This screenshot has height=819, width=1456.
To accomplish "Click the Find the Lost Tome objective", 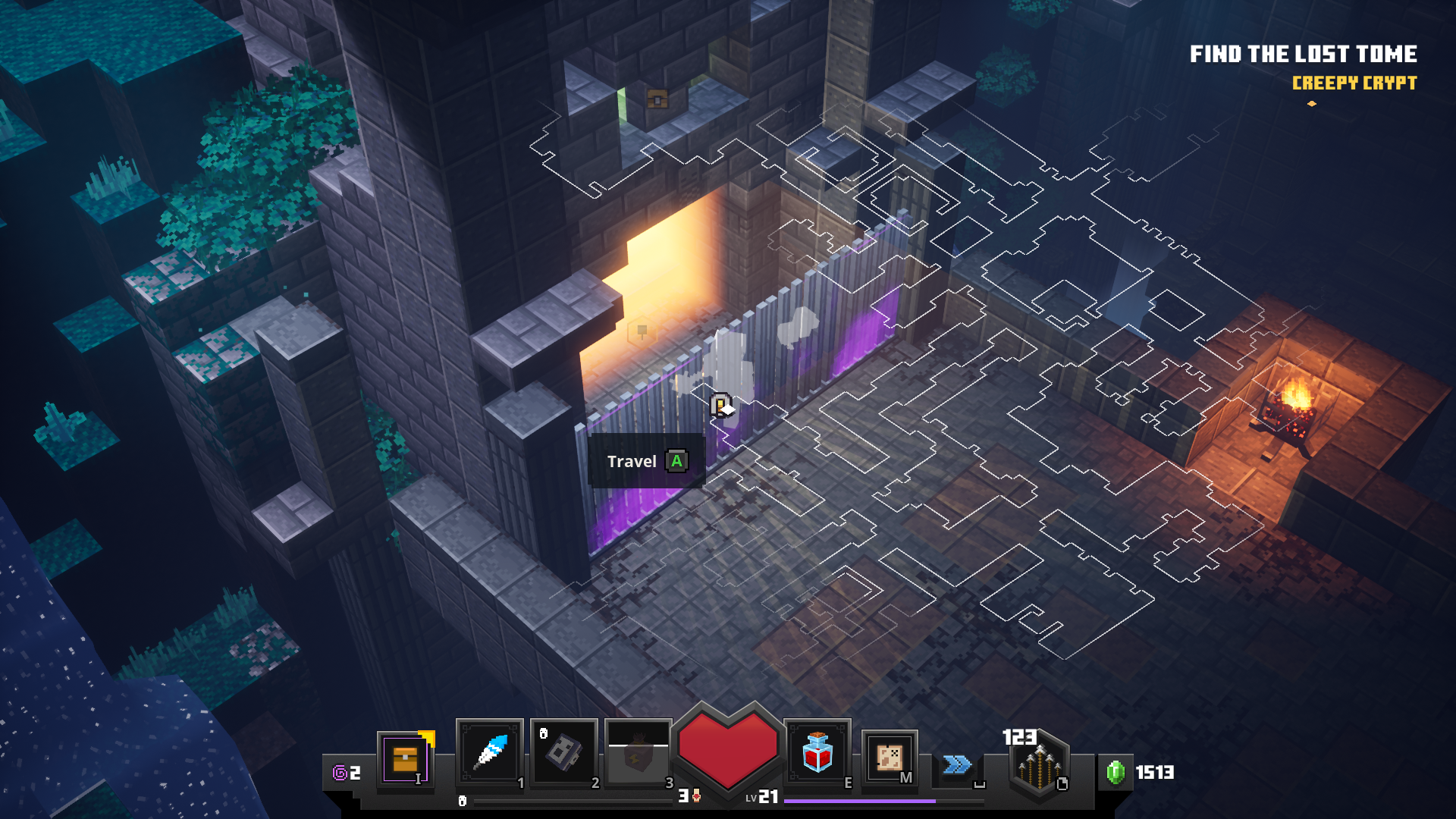I will (x=1302, y=54).
